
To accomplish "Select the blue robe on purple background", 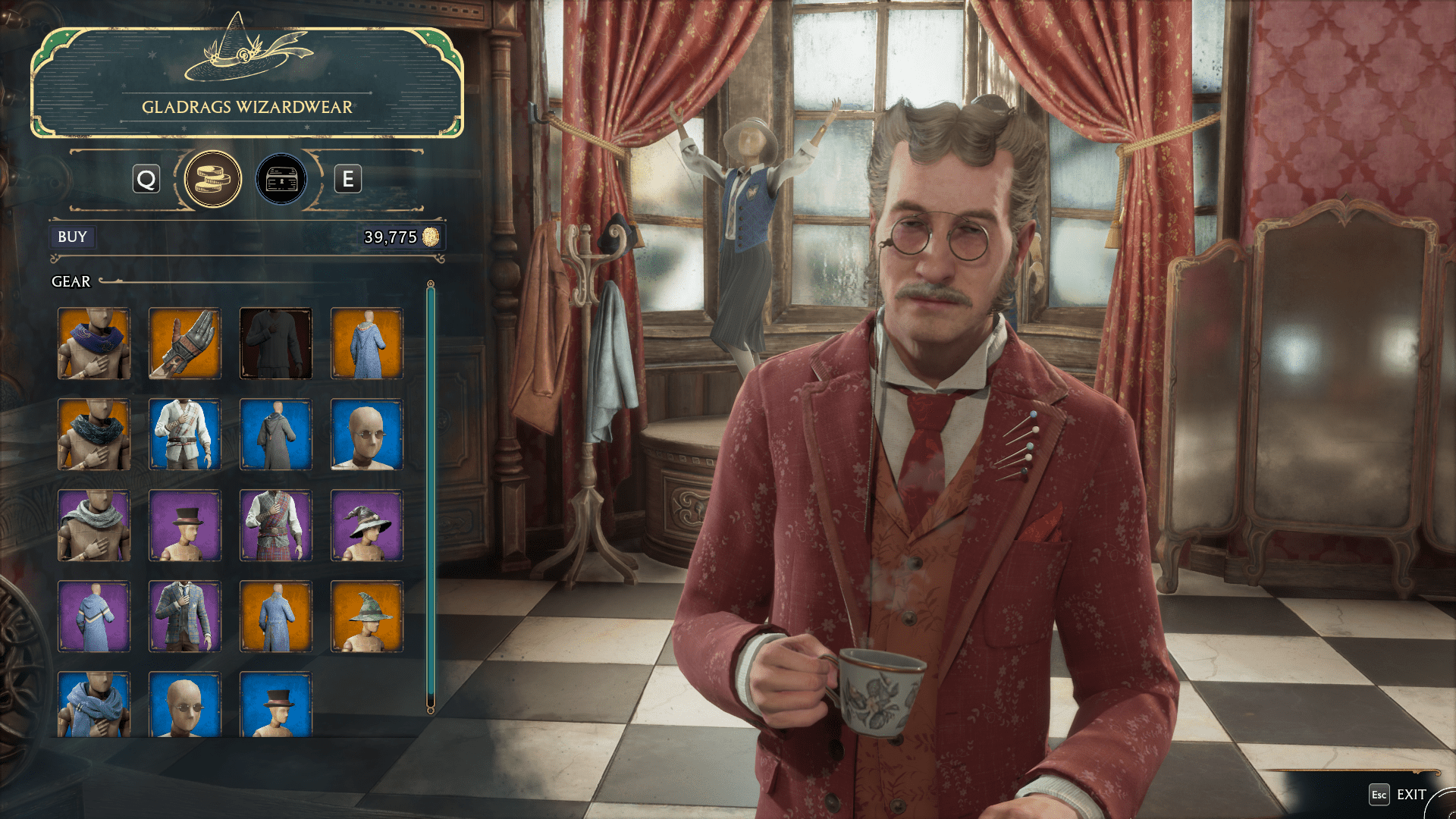I will [x=93, y=617].
